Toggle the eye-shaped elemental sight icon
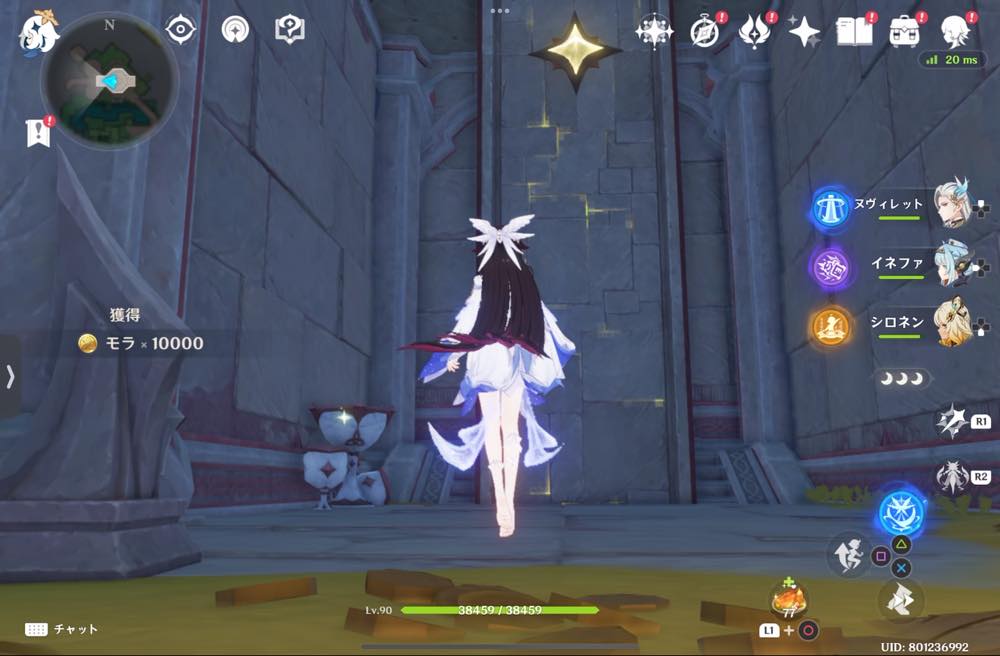Image resolution: width=1000 pixels, height=656 pixels. [181, 29]
